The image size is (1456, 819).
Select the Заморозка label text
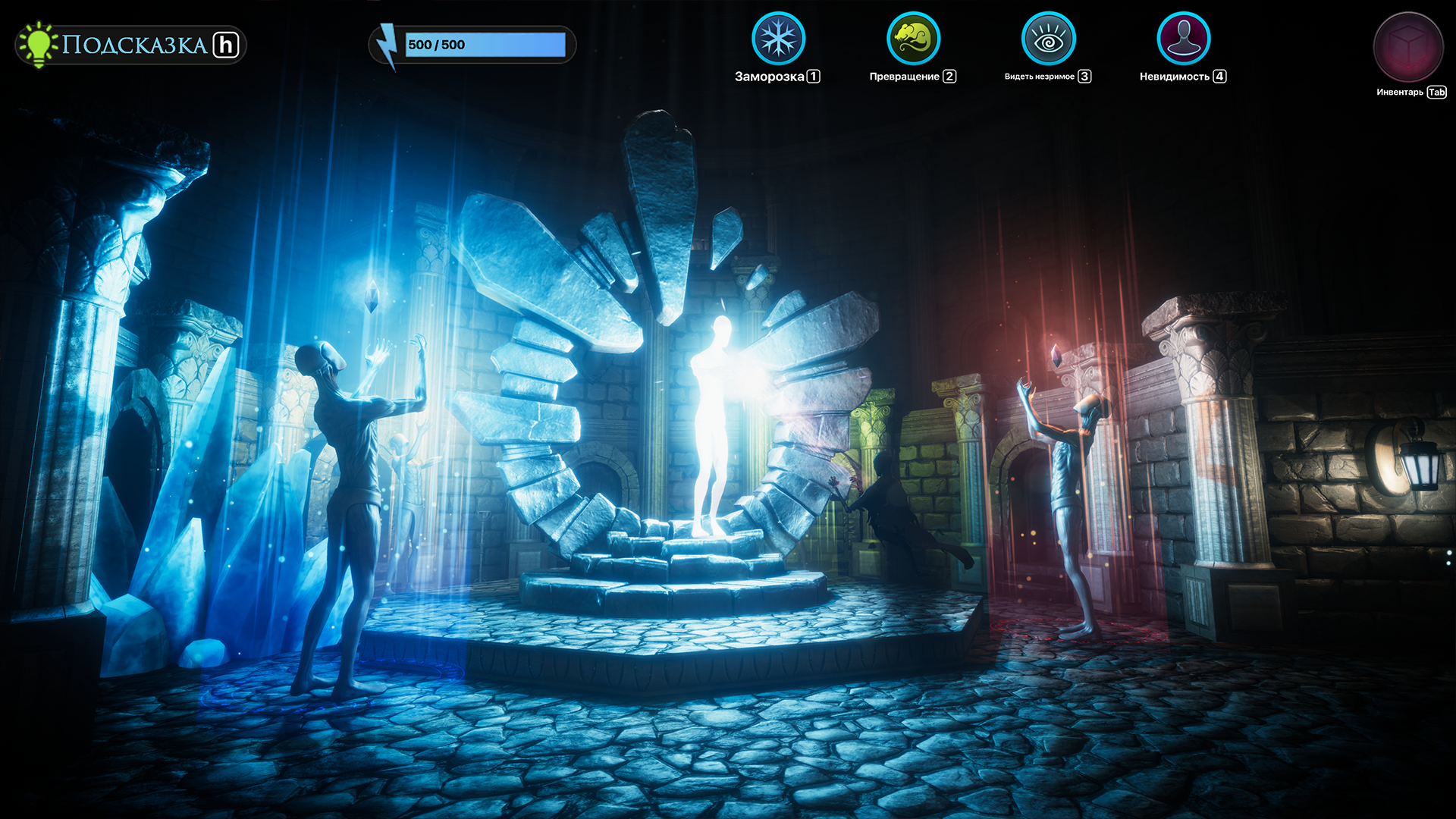click(767, 76)
